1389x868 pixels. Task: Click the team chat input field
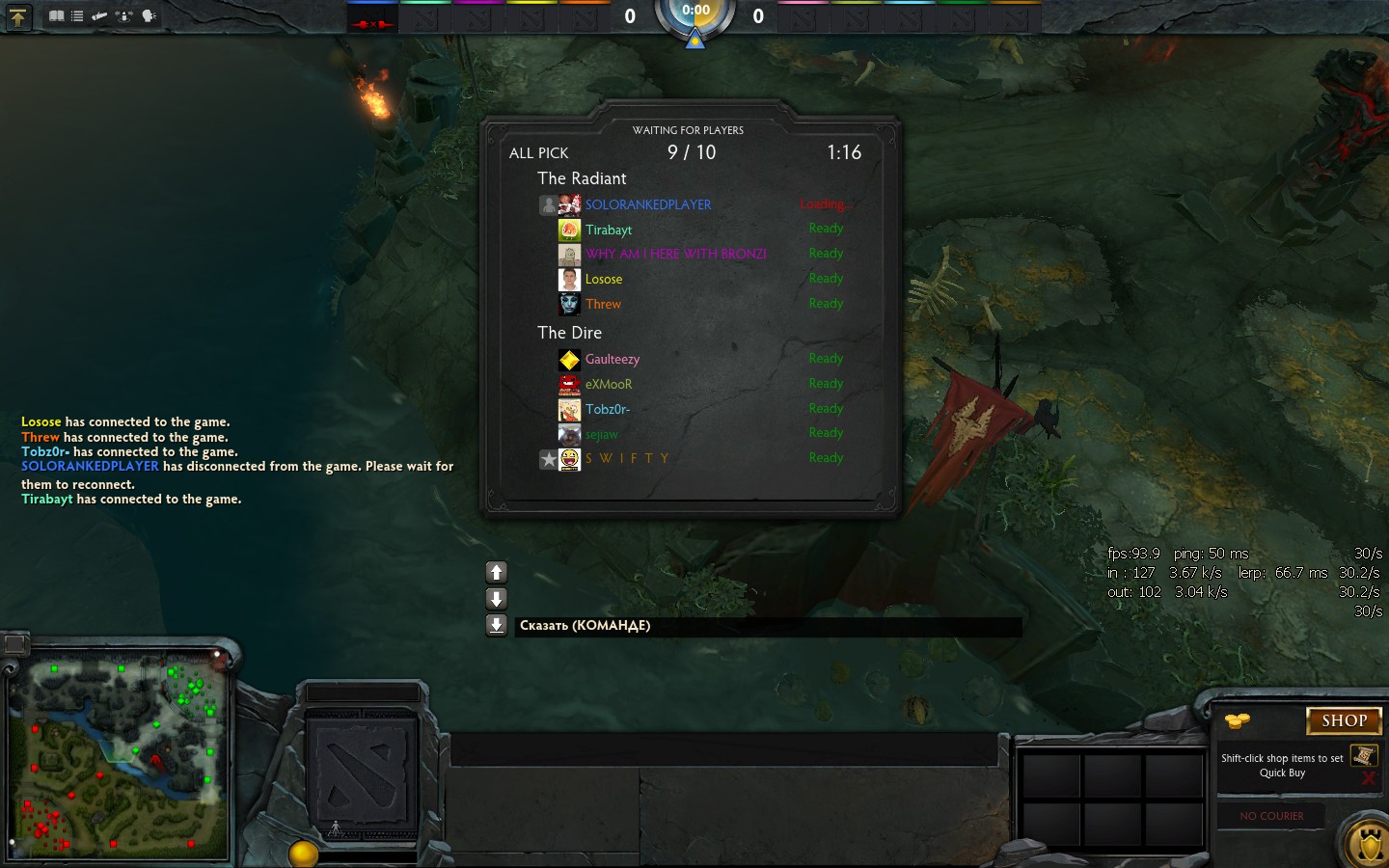pos(767,626)
